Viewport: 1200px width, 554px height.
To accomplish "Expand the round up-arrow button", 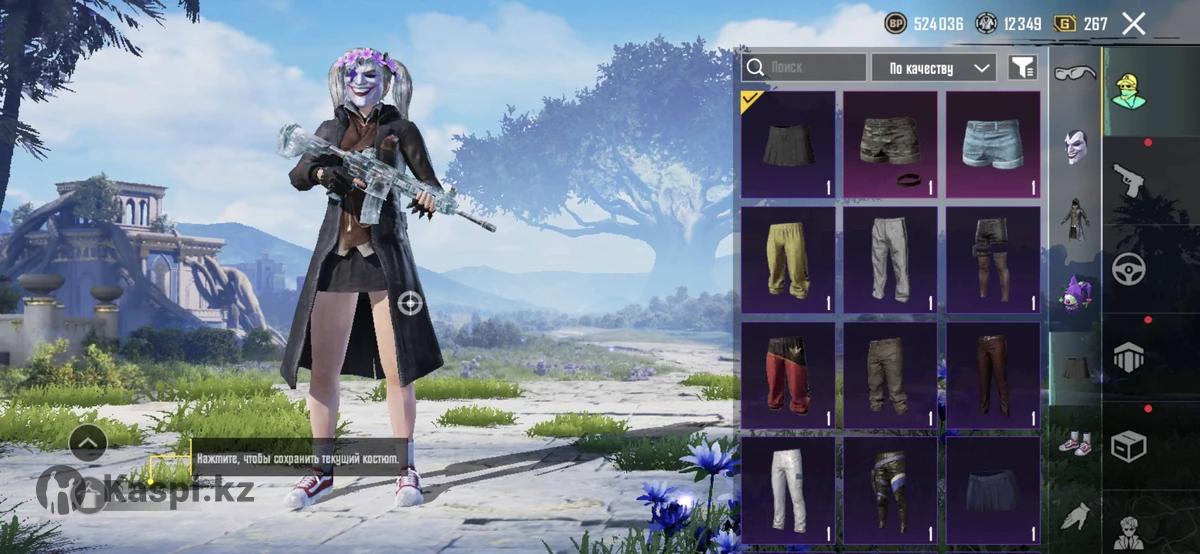I will [x=88, y=442].
